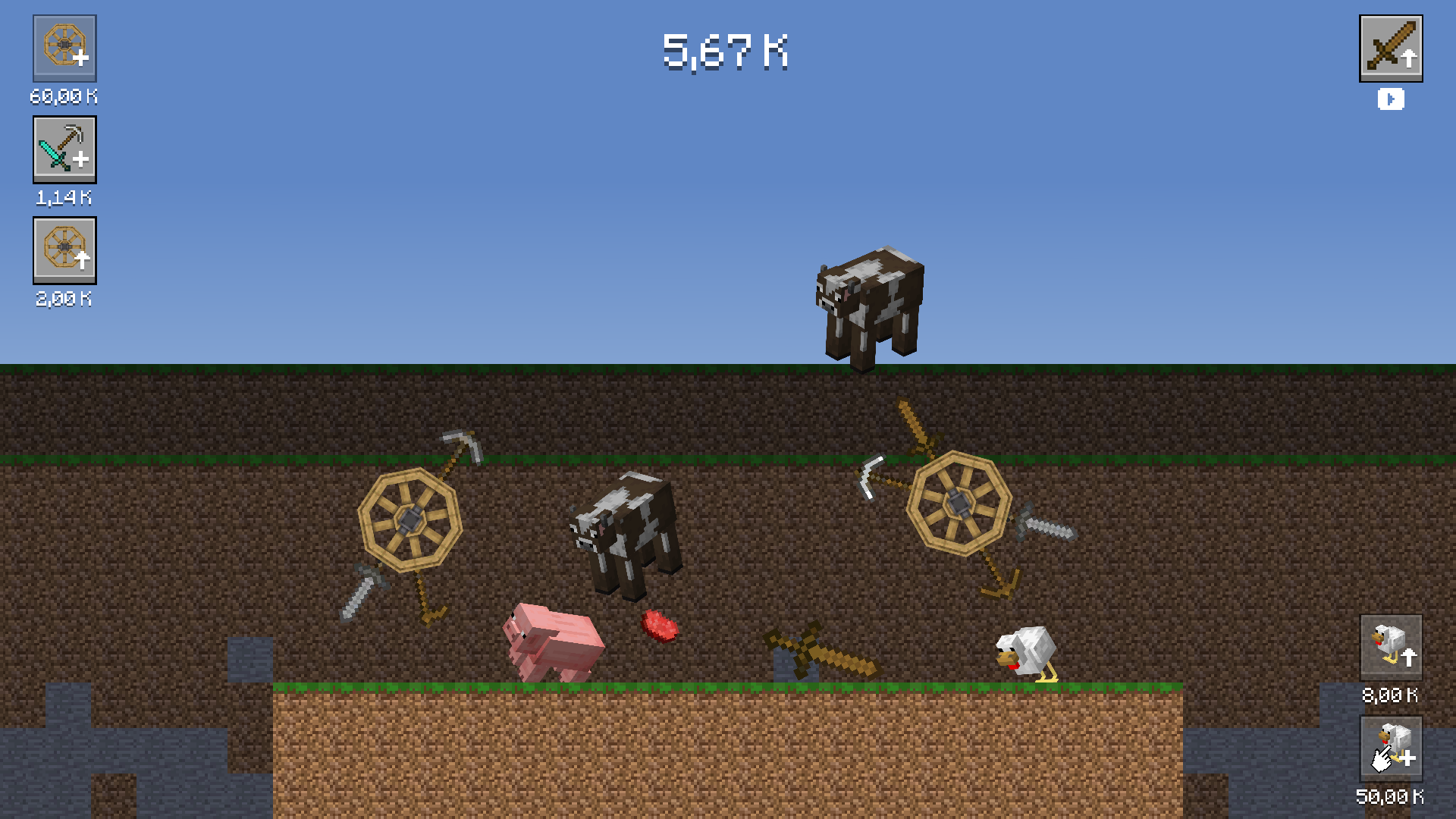Buy a new spinning wheel for 60,00K
1456x819 pixels.
(64, 49)
